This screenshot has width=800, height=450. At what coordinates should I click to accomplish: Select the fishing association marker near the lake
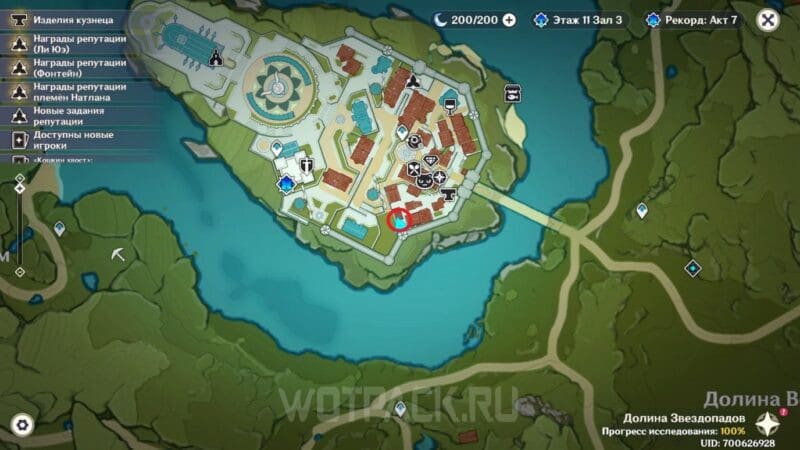point(511,94)
